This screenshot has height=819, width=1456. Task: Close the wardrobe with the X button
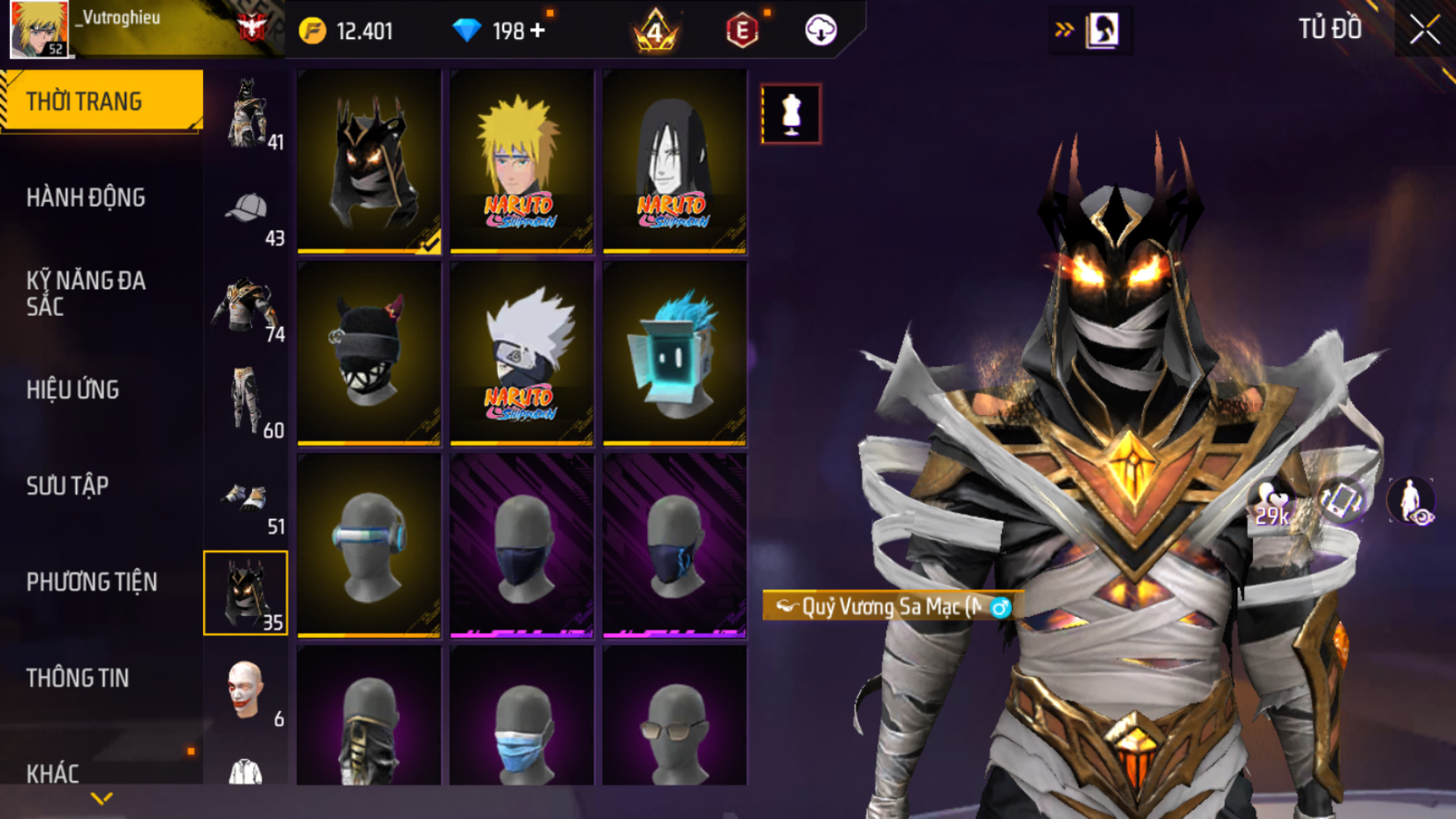tap(1424, 31)
